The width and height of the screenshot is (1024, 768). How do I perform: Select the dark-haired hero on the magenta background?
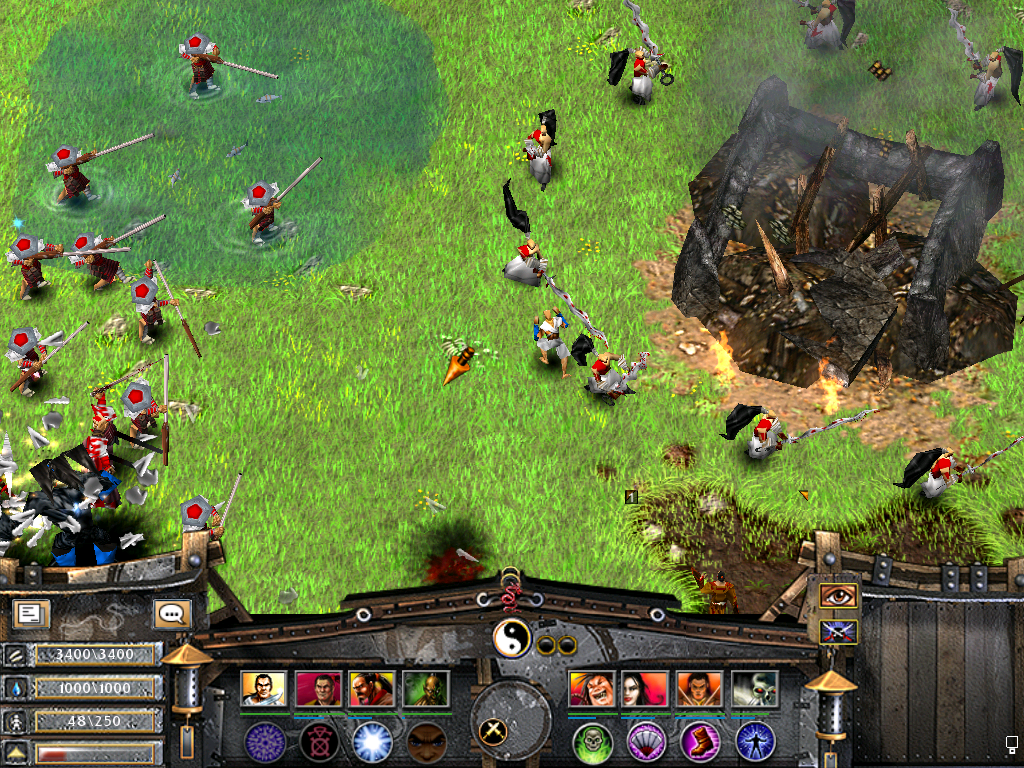coord(318,689)
